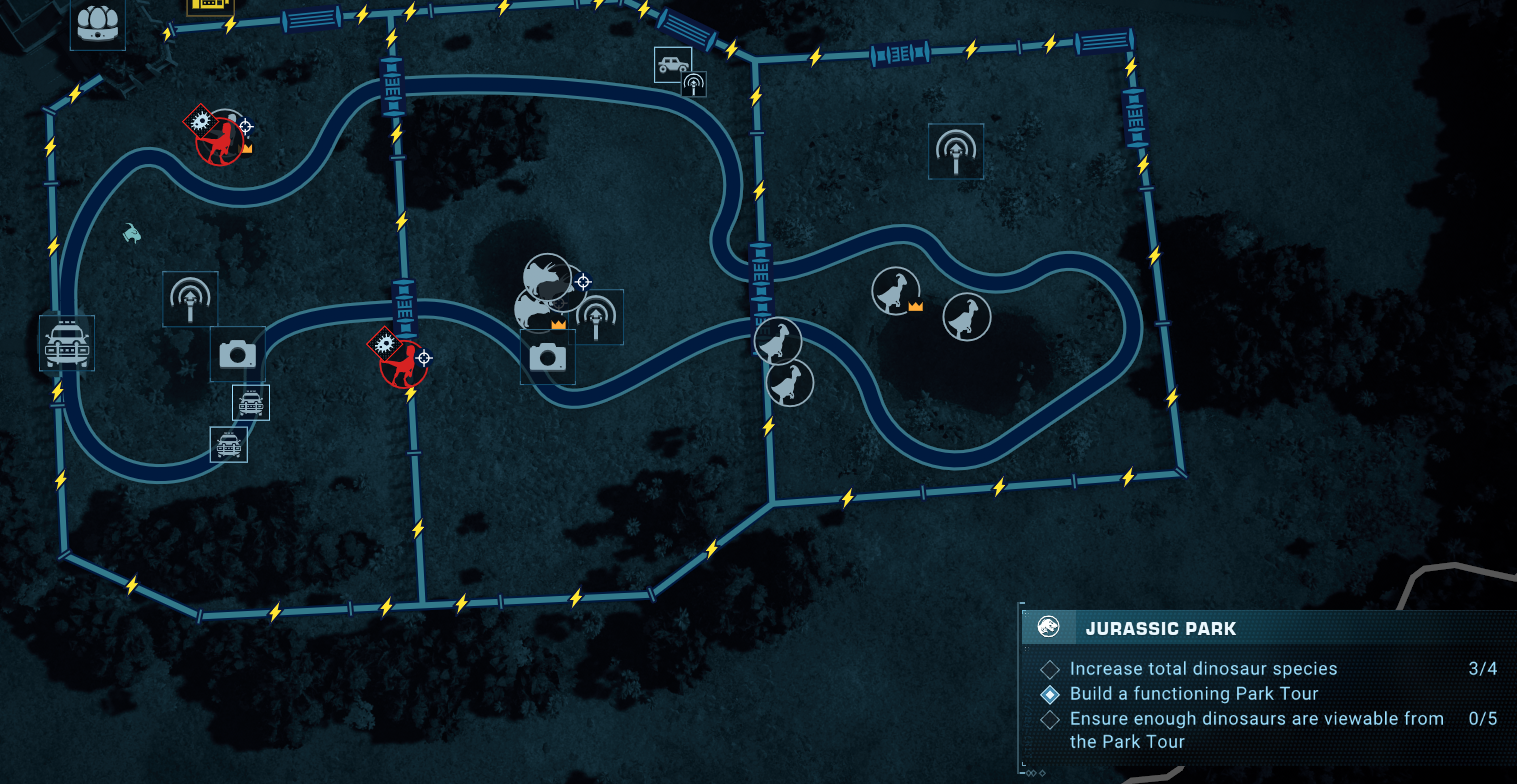Select the triceratops dinosaur marker
Image resolution: width=1517 pixels, height=784 pixels.
[547, 278]
